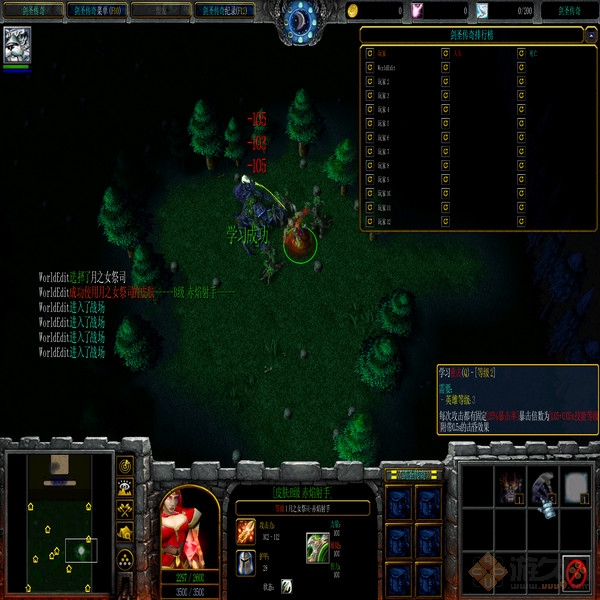Click the helmet armor icon
This screenshot has height=600, width=600.
246,562
